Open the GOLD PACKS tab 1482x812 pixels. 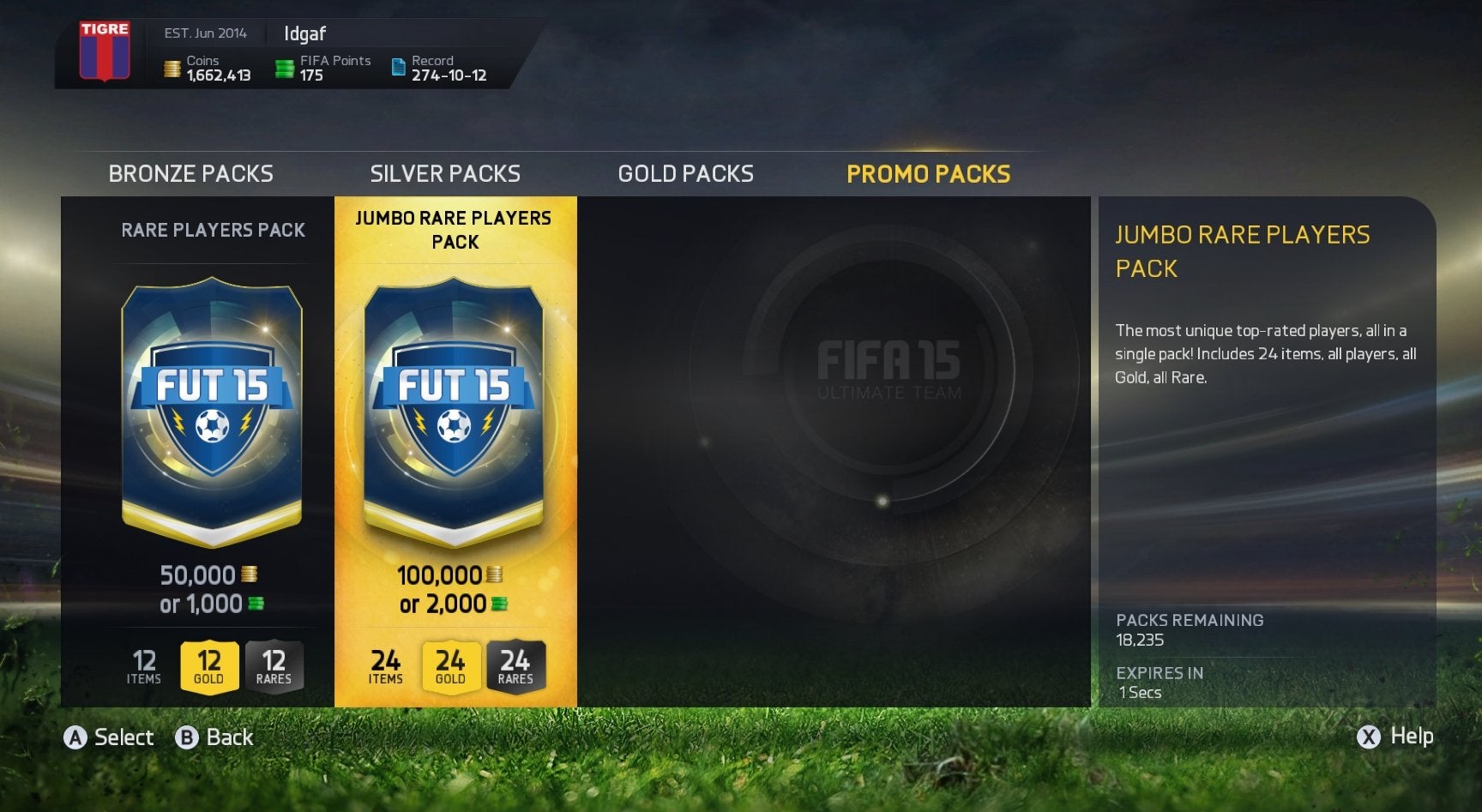[x=684, y=173]
